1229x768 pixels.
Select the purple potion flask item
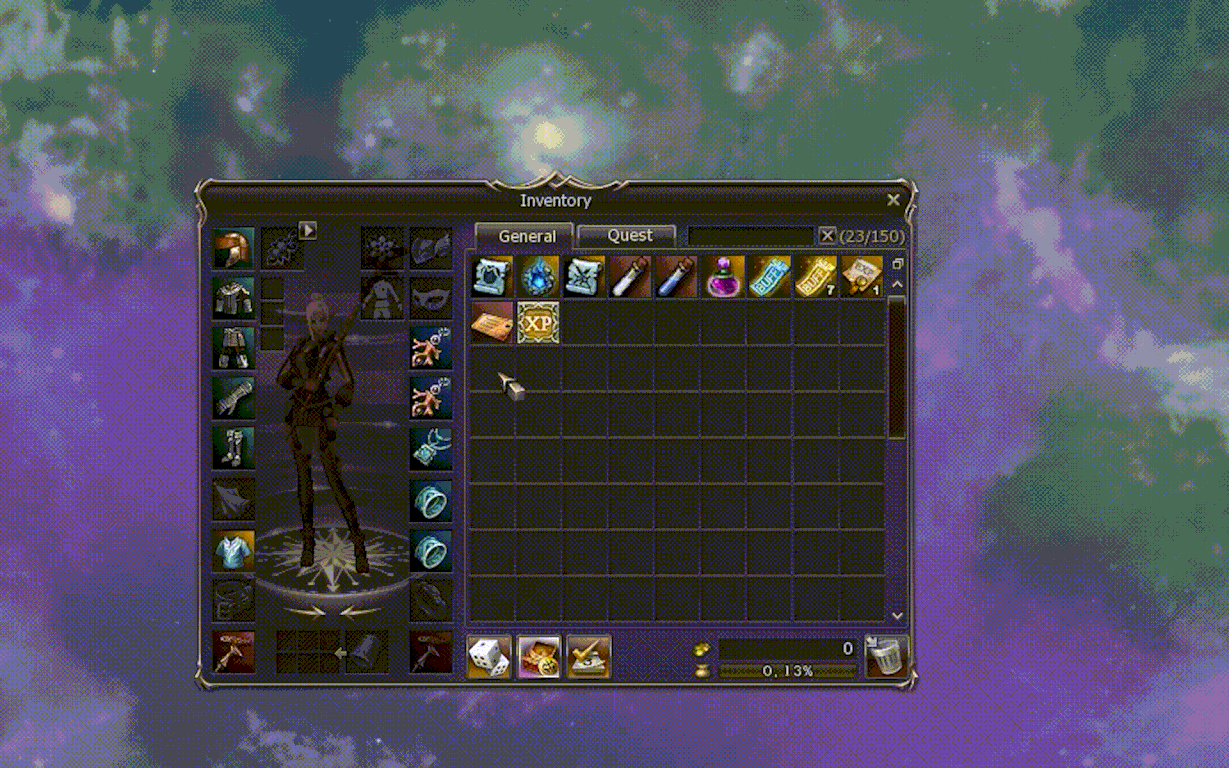(x=723, y=277)
